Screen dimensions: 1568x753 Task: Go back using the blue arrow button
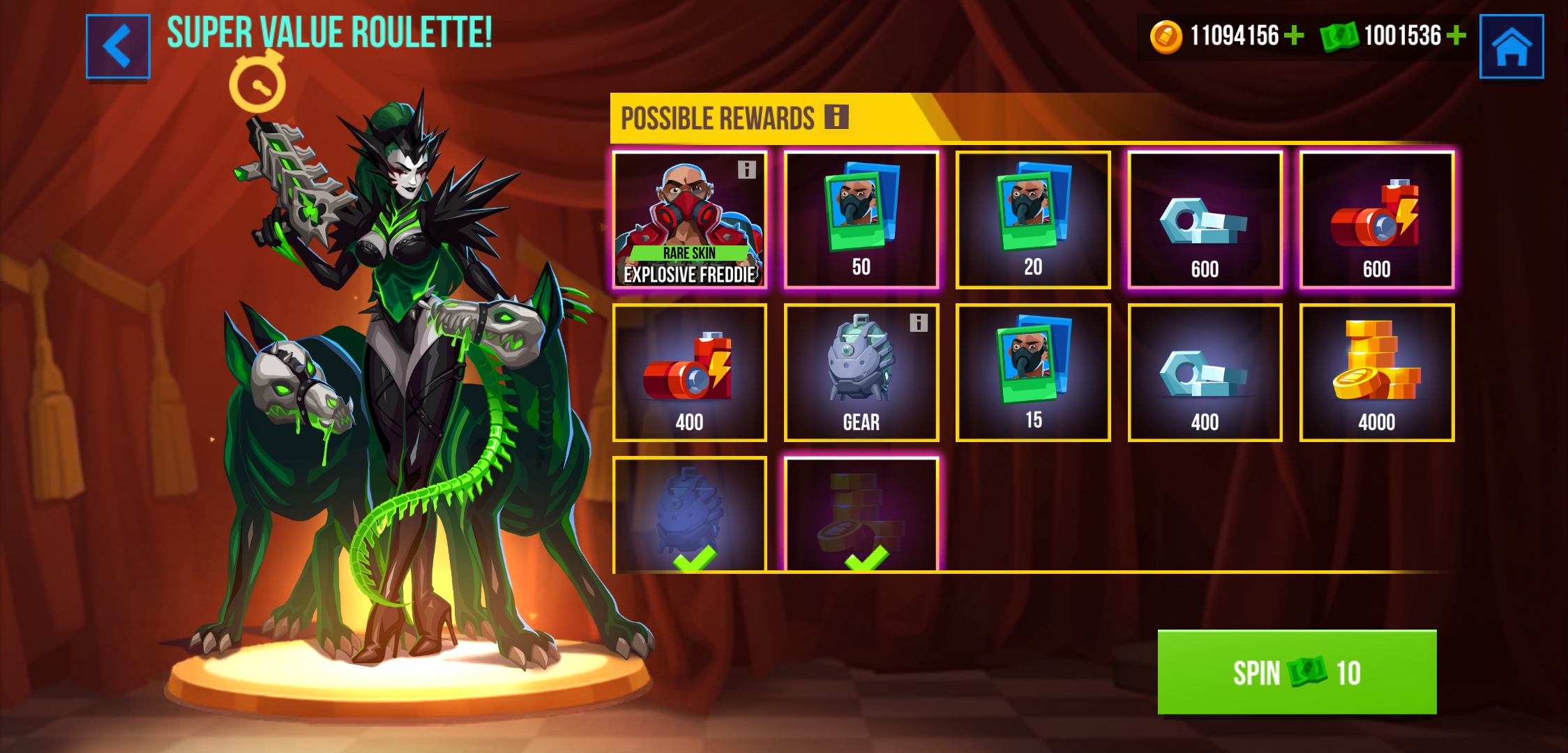coord(118,46)
